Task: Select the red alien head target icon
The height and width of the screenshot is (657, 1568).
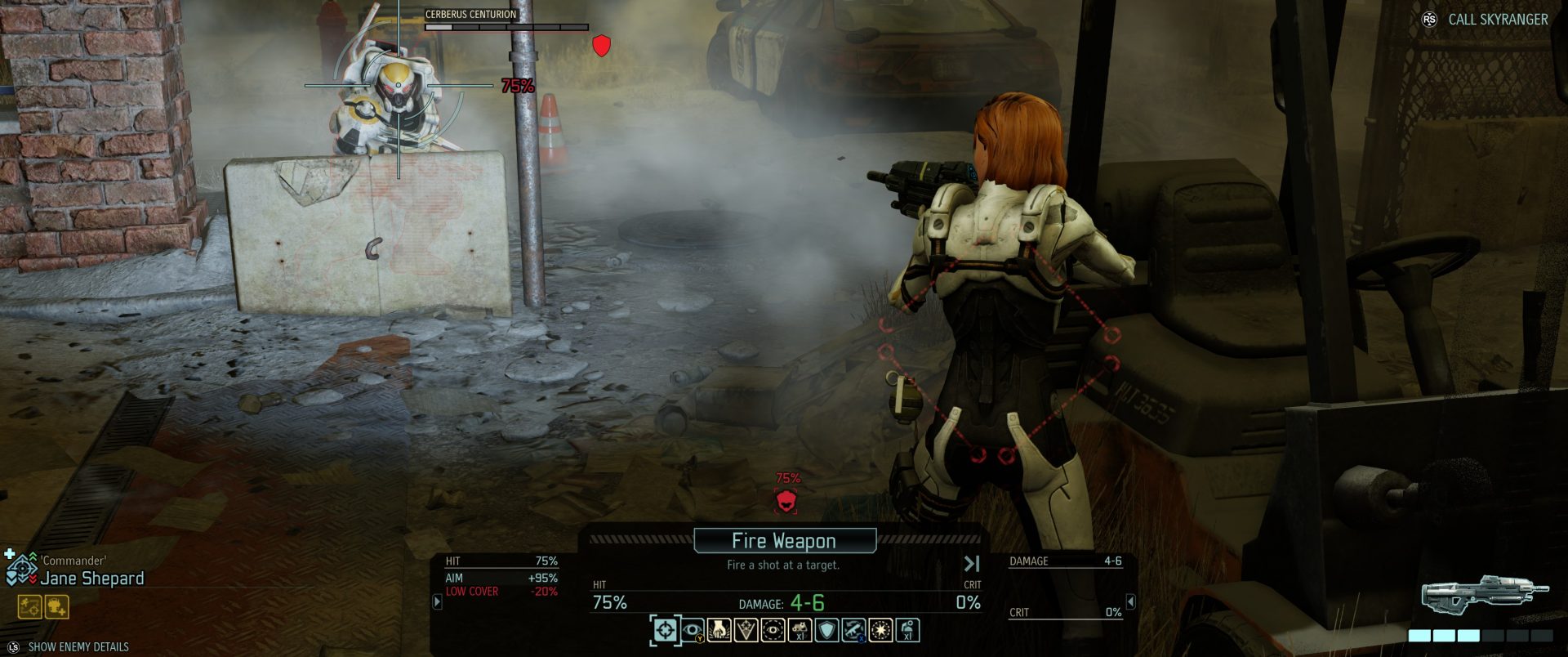Action: tap(786, 500)
